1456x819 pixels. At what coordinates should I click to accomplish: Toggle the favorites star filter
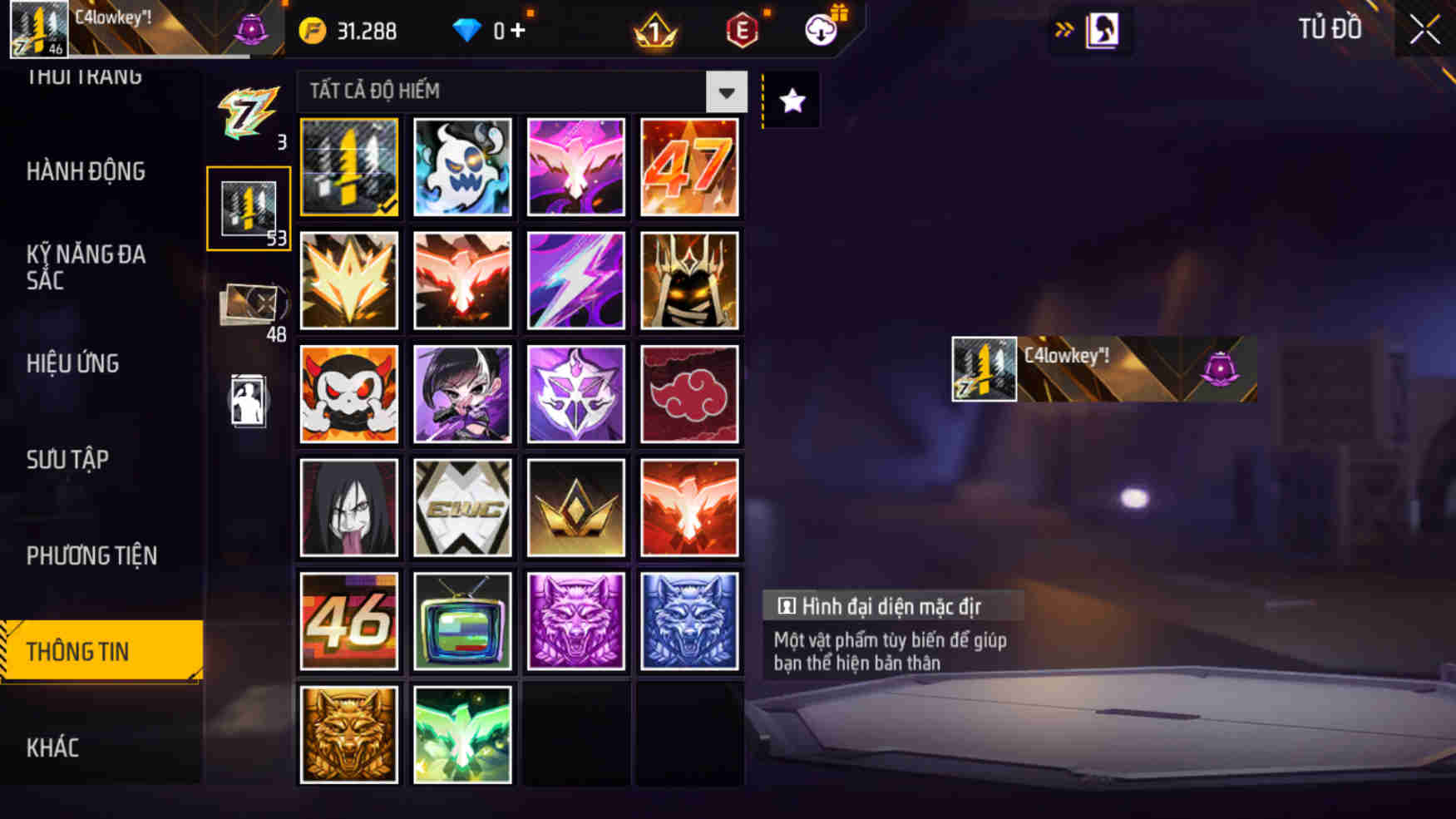(x=792, y=99)
